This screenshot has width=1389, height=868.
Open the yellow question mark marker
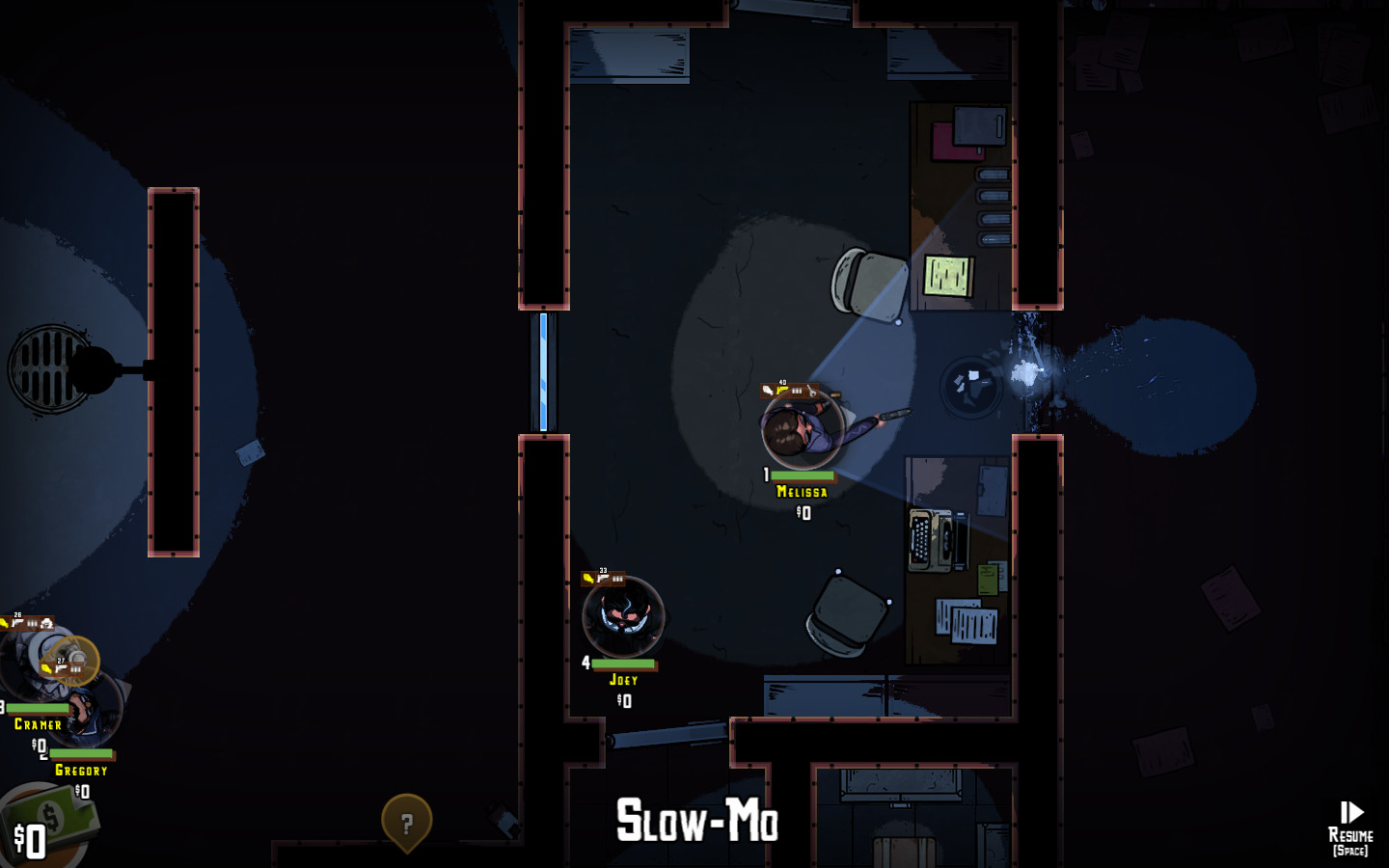406,821
